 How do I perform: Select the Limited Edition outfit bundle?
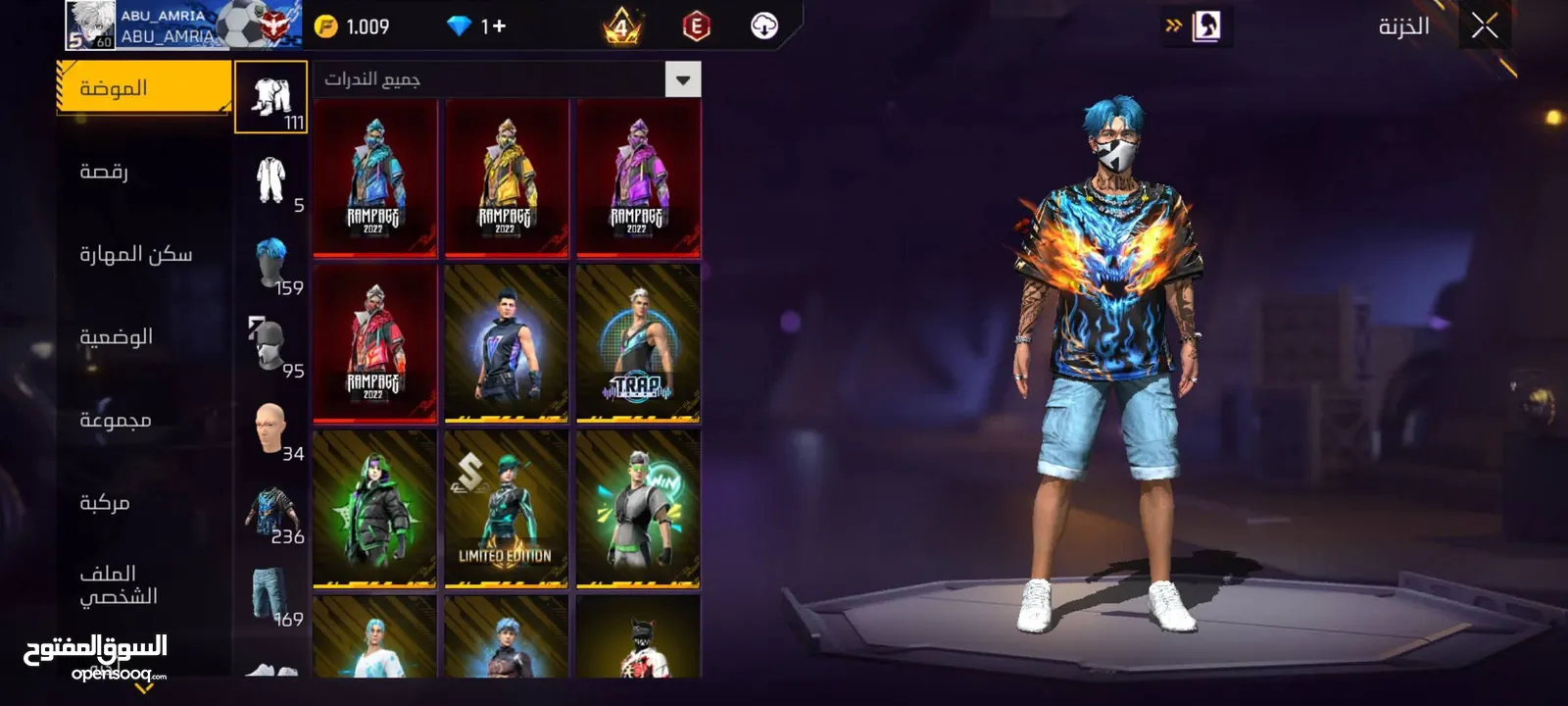[x=506, y=509]
